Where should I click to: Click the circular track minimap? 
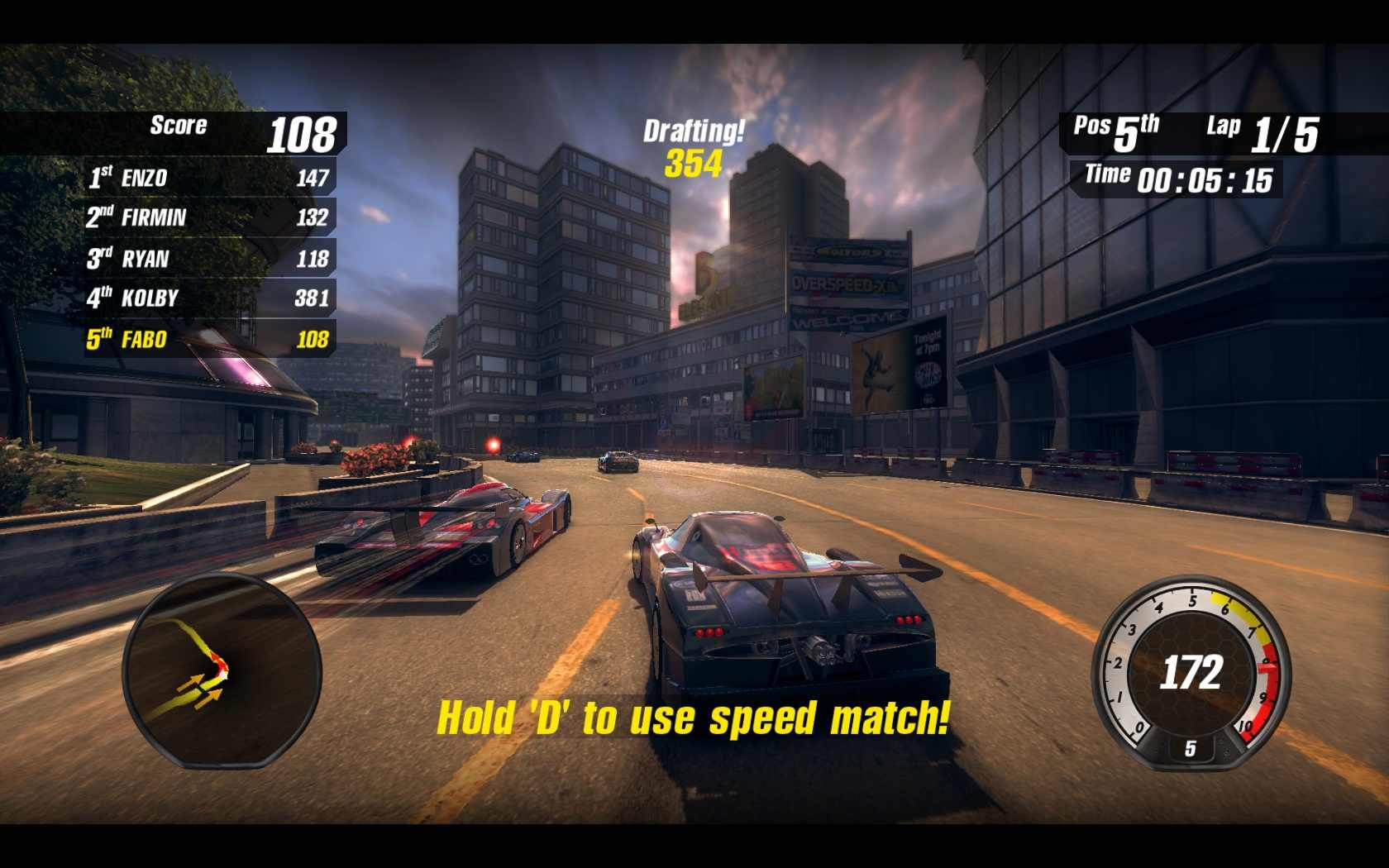point(222,670)
